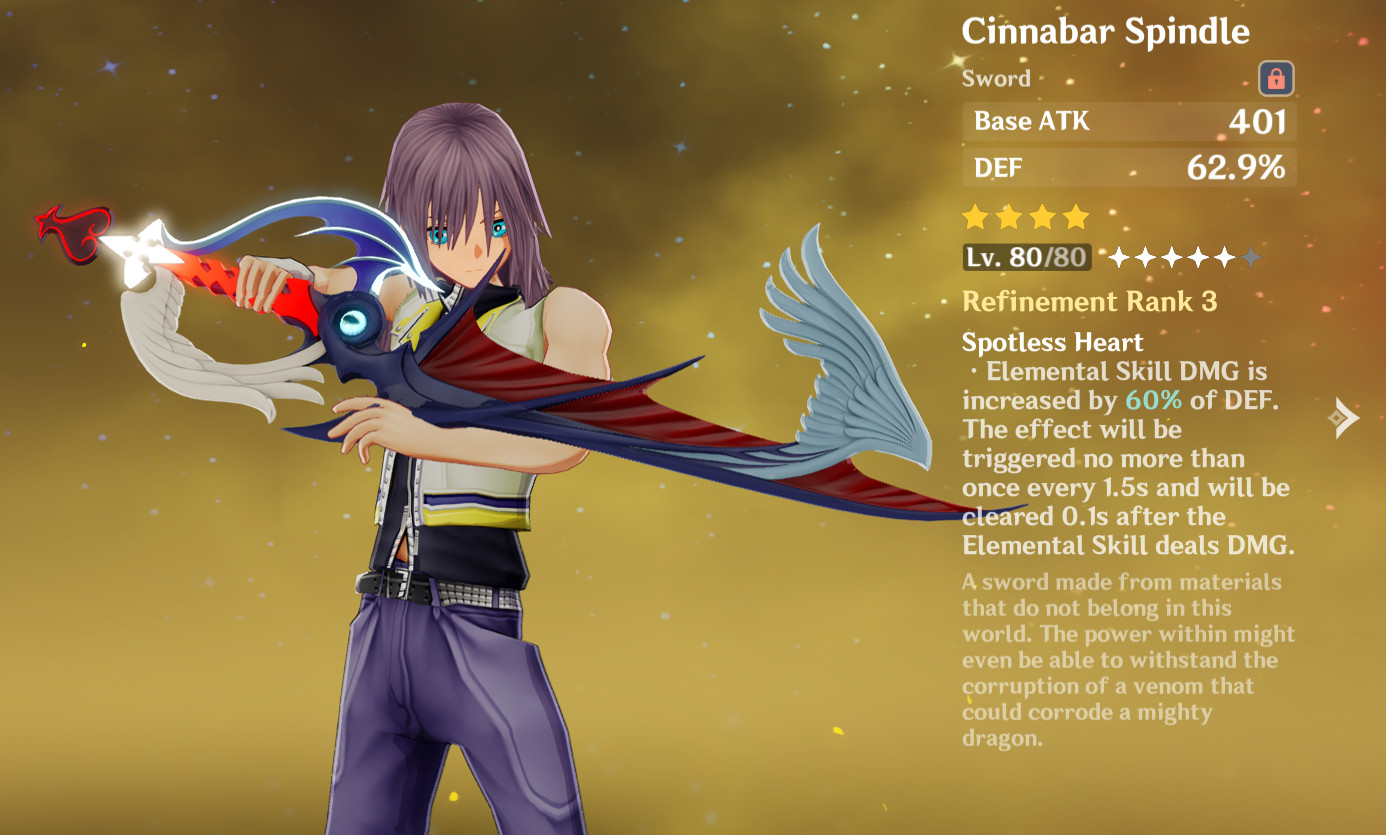Click the first rarity star under DEF
The image size is (1386, 835).
click(x=973, y=216)
